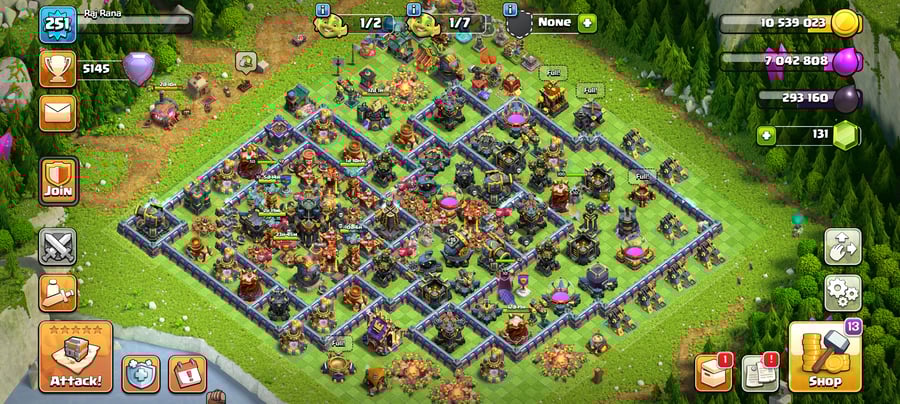This screenshot has width=900, height=404.
Task: Open the village layout editor button
Action: [842, 247]
